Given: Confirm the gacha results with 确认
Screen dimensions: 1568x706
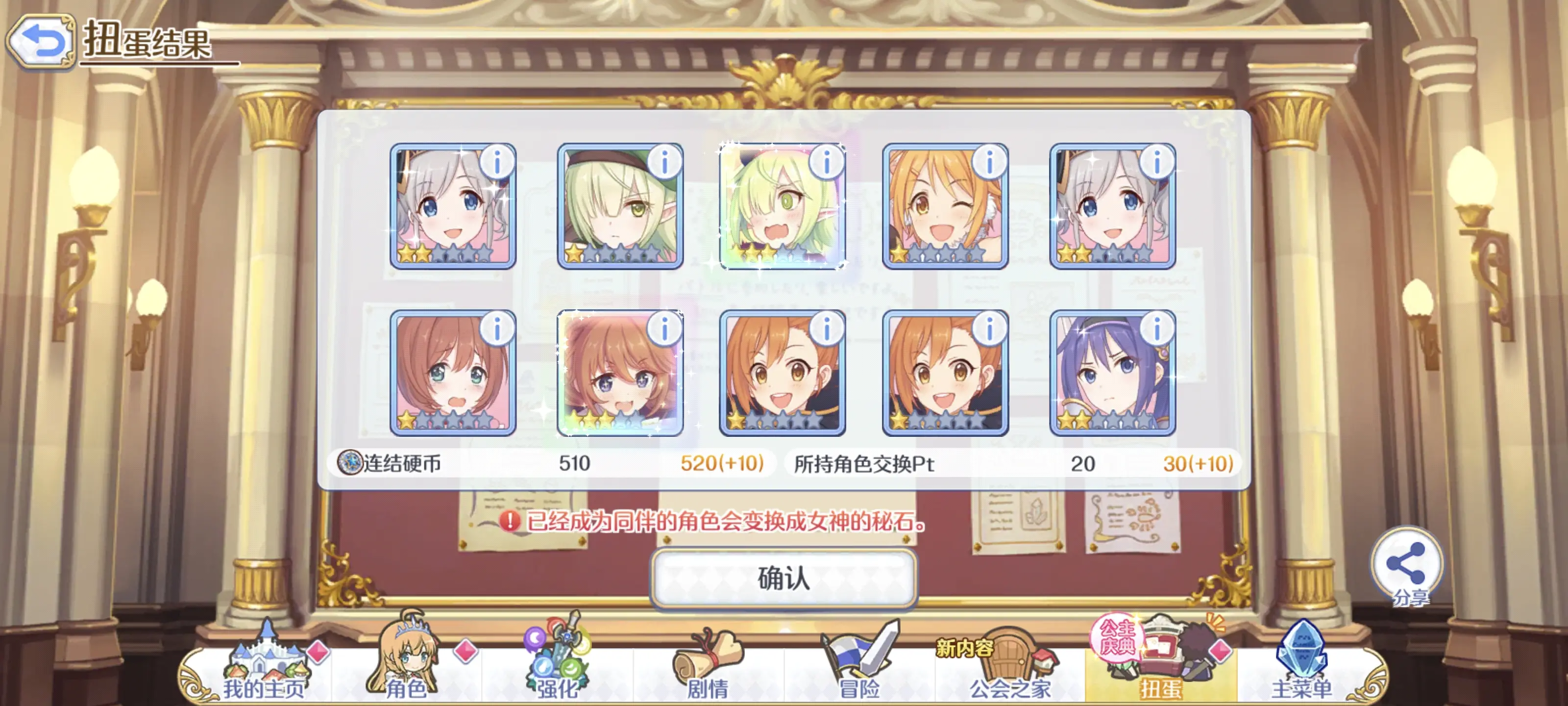Looking at the screenshot, I should point(784,578).
